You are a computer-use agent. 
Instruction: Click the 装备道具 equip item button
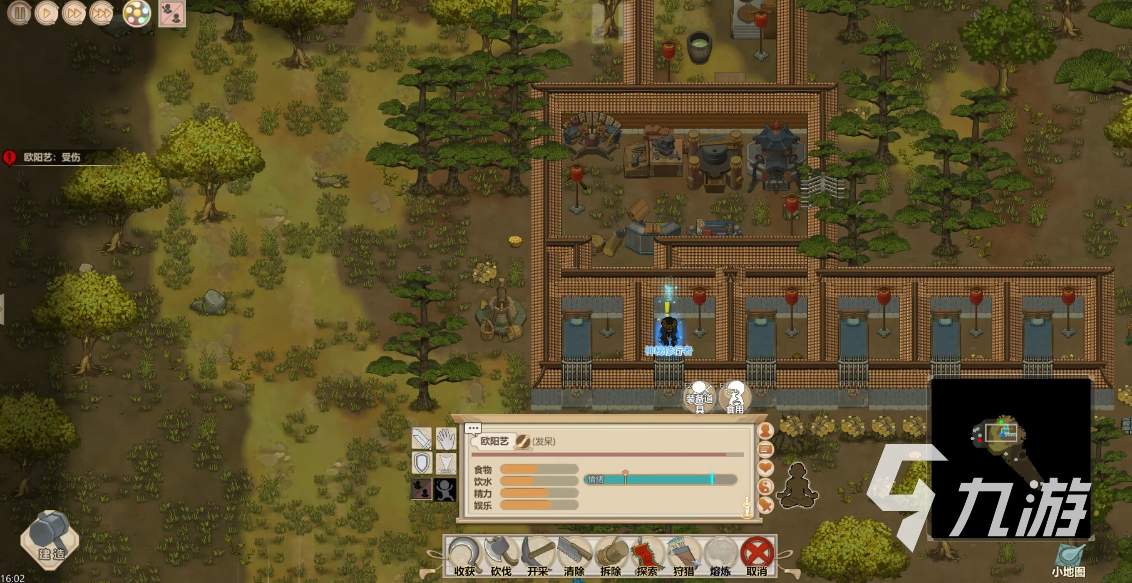tap(699, 397)
